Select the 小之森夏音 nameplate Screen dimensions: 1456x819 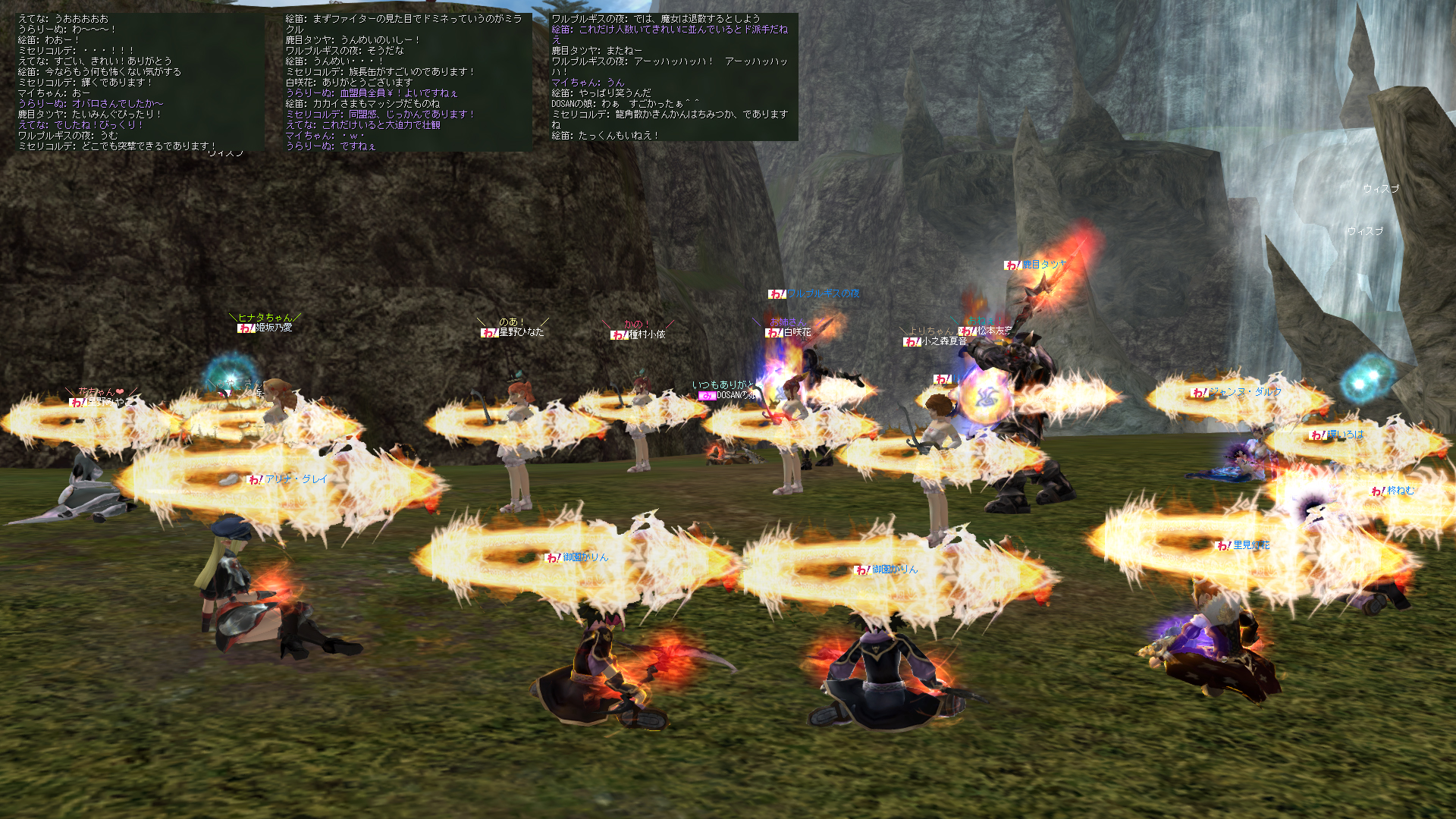click(937, 341)
